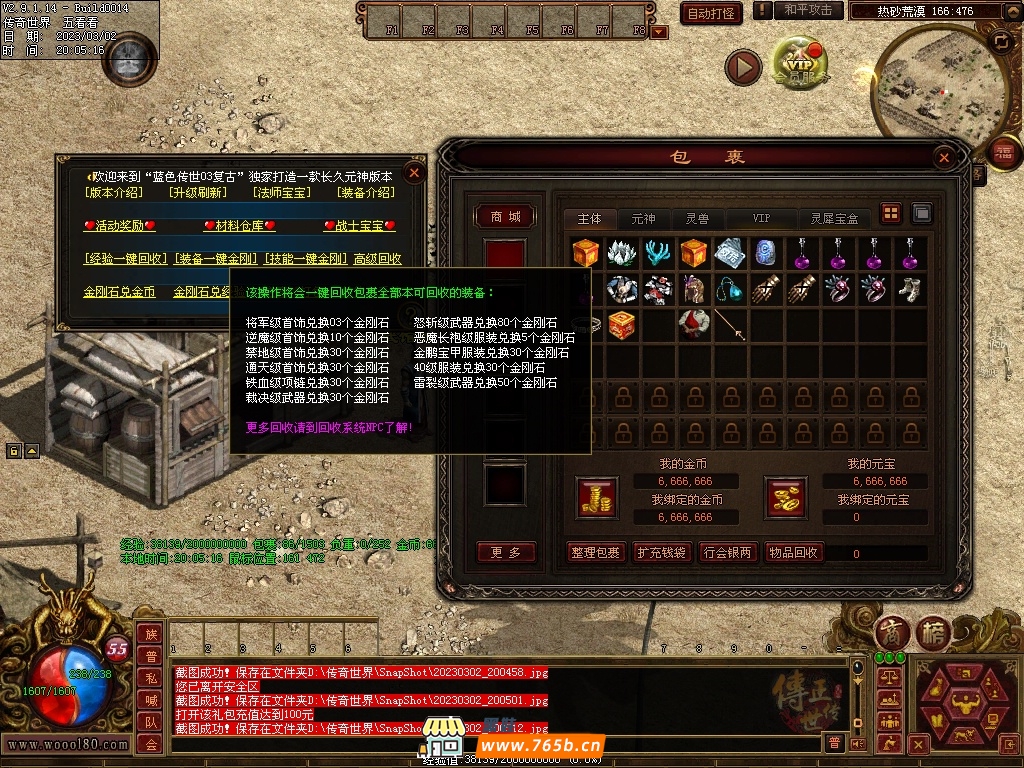Switch to the 灵兽 bag tab
Screen dimensions: 1024x768
[697, 218]
